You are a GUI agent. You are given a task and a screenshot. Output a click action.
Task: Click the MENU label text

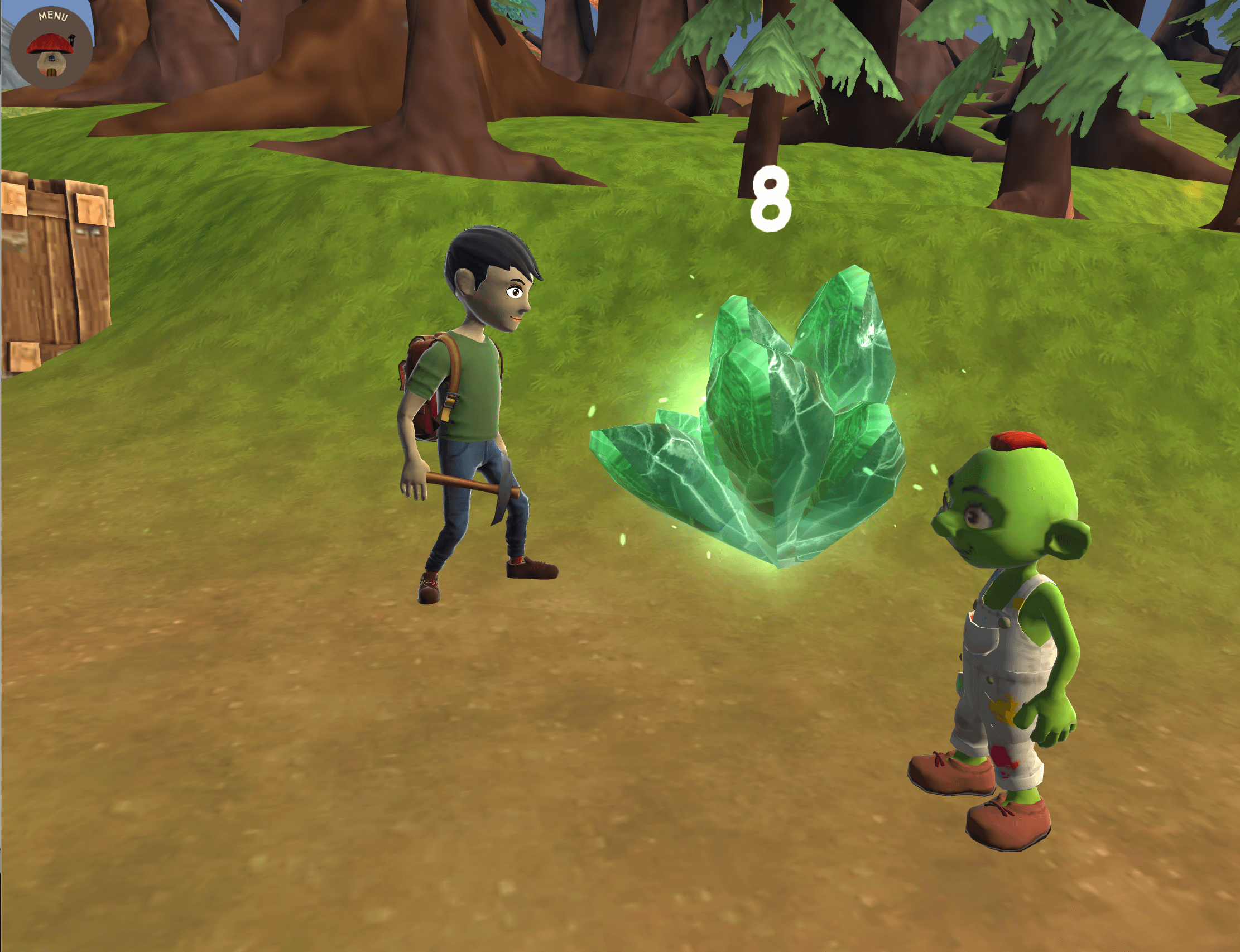click(53, 16)
